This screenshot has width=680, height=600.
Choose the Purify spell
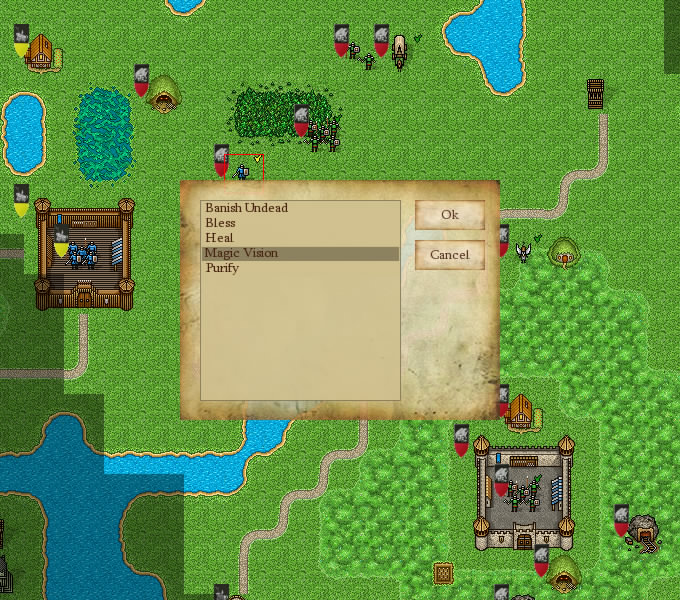pos(222,268)
